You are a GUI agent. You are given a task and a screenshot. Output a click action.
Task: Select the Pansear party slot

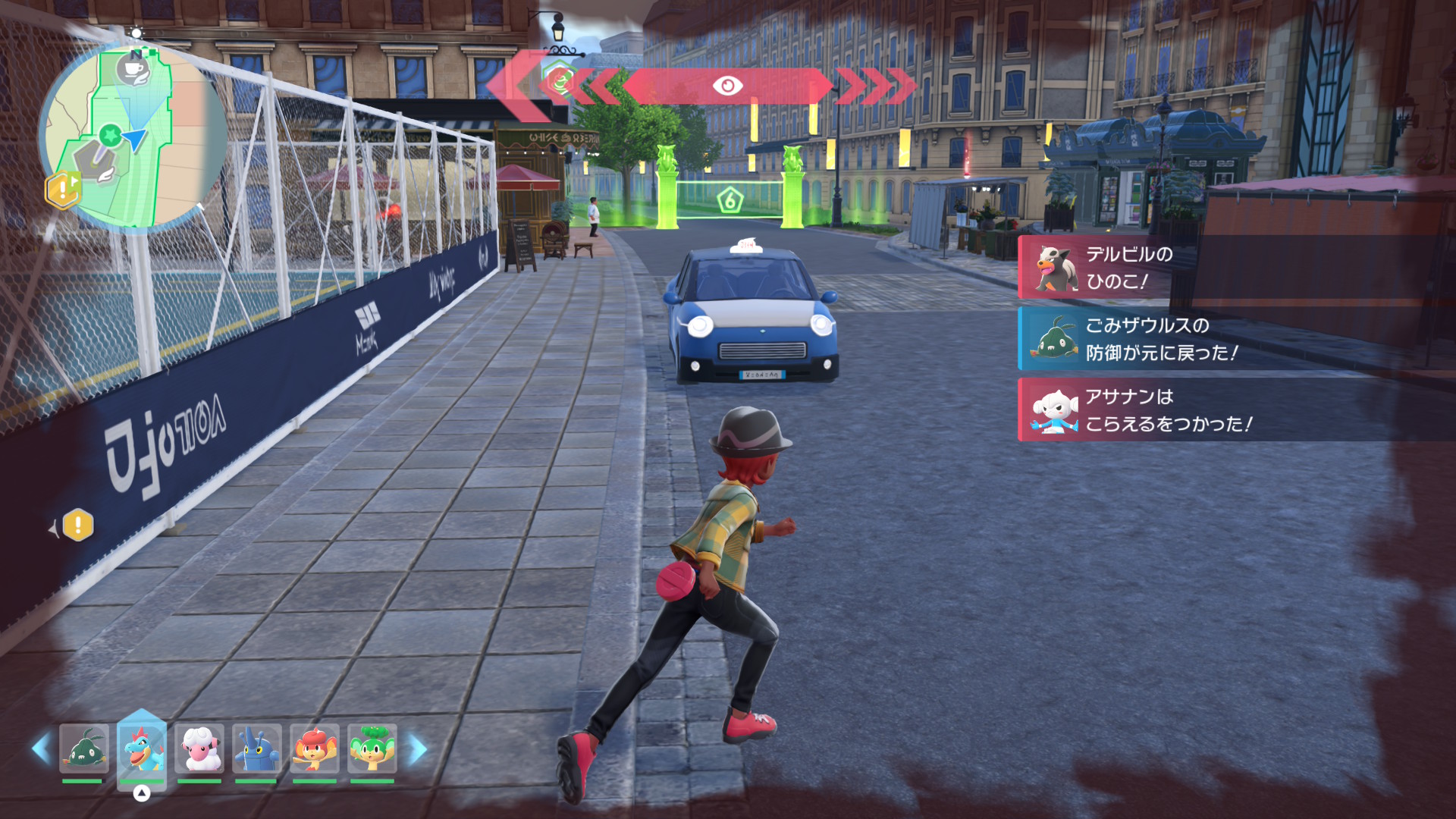(x=315, y=748)
